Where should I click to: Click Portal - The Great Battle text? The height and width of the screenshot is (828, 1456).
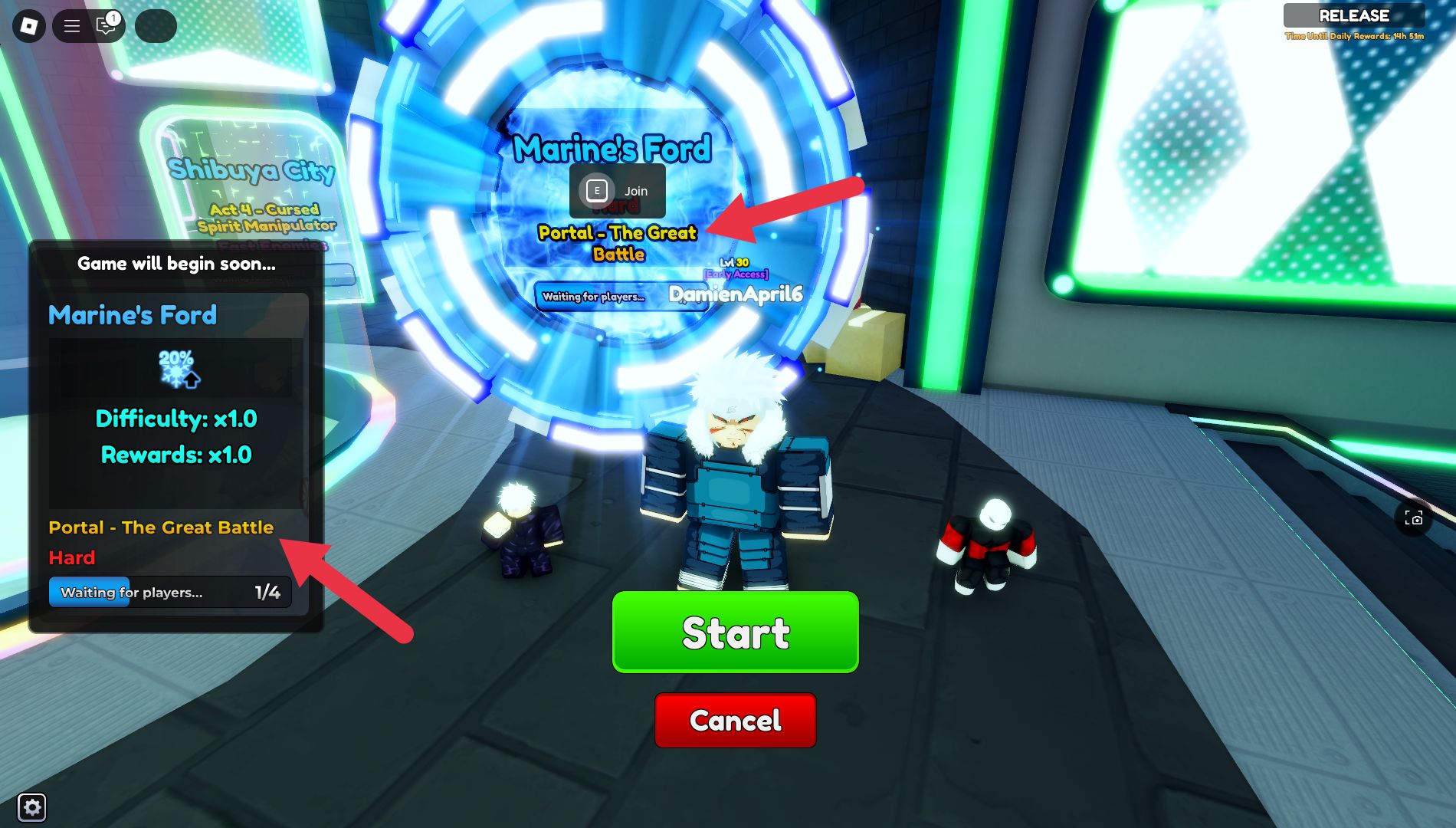[162, 527]
